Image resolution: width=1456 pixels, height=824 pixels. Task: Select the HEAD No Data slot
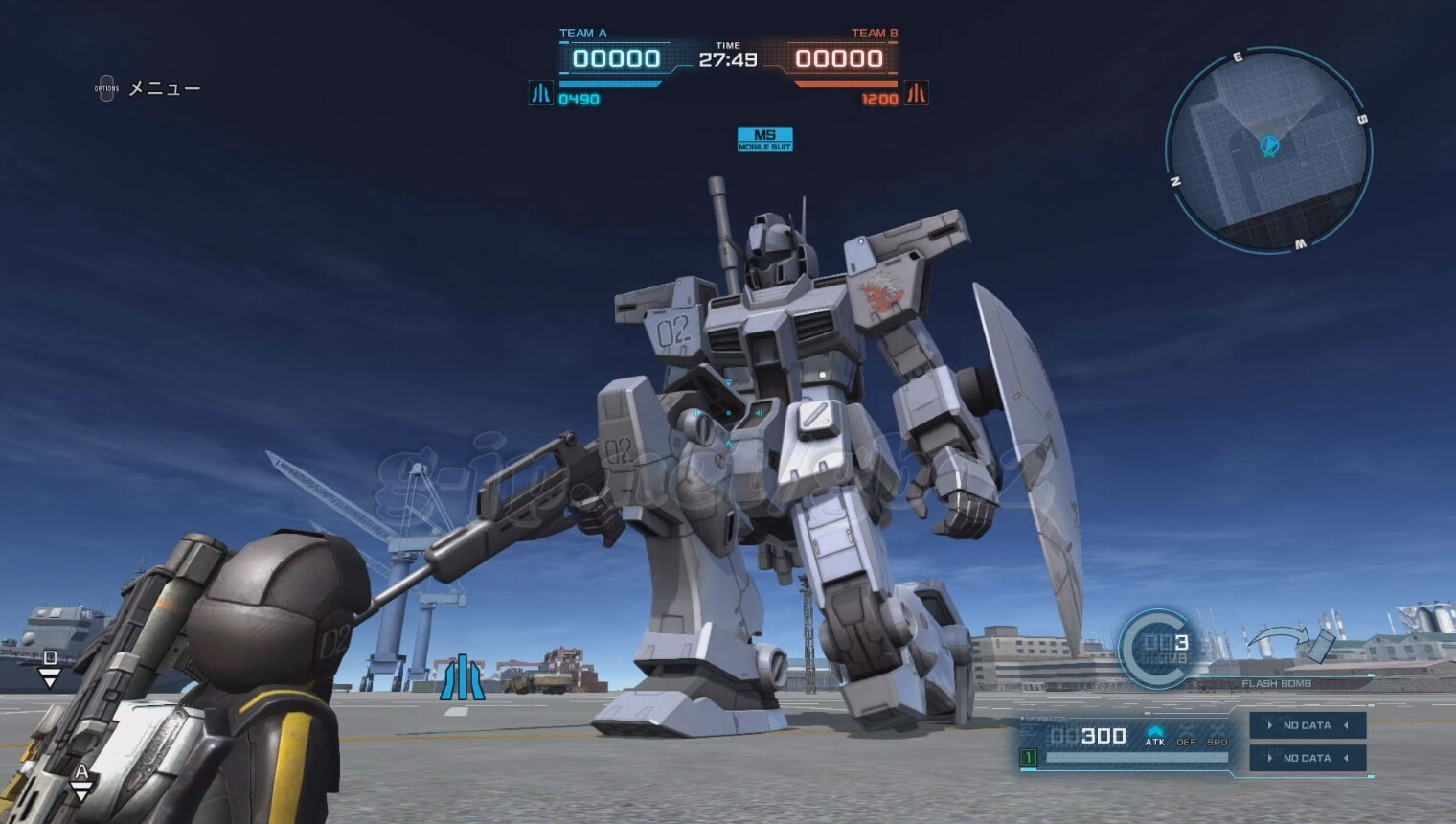(x=1307, y=725)
